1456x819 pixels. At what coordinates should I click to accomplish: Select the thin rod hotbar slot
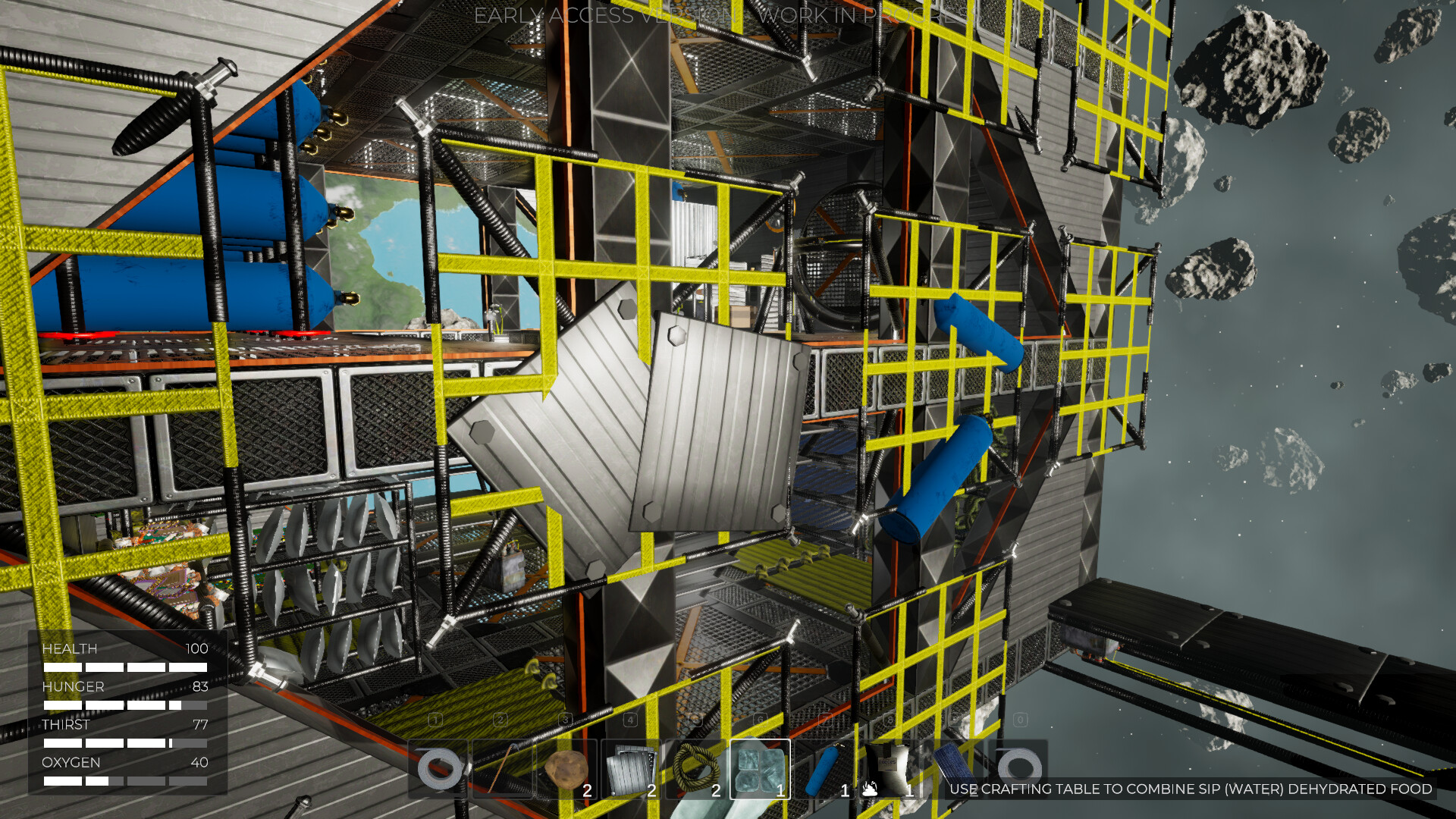point(502,769)
